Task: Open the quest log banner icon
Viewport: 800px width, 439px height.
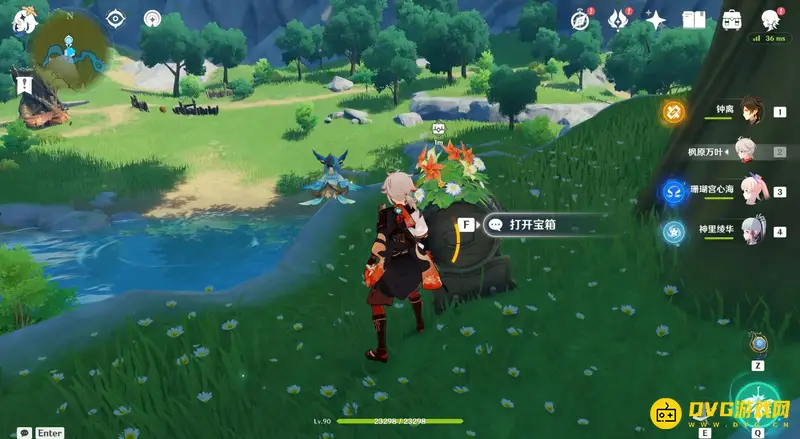Action: coord(22,83)
